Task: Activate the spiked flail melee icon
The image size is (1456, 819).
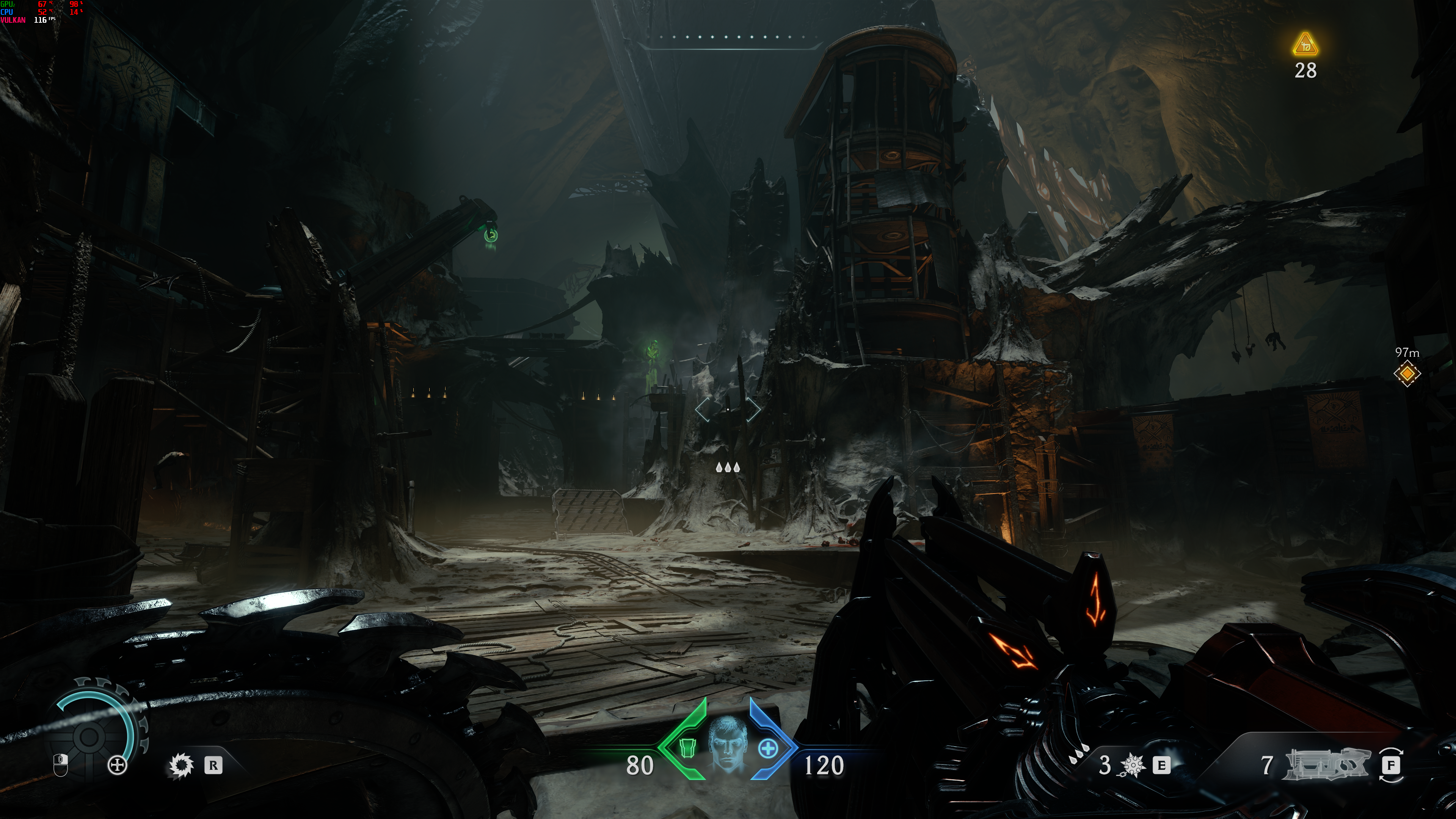Action: (x=1132, y=765)
